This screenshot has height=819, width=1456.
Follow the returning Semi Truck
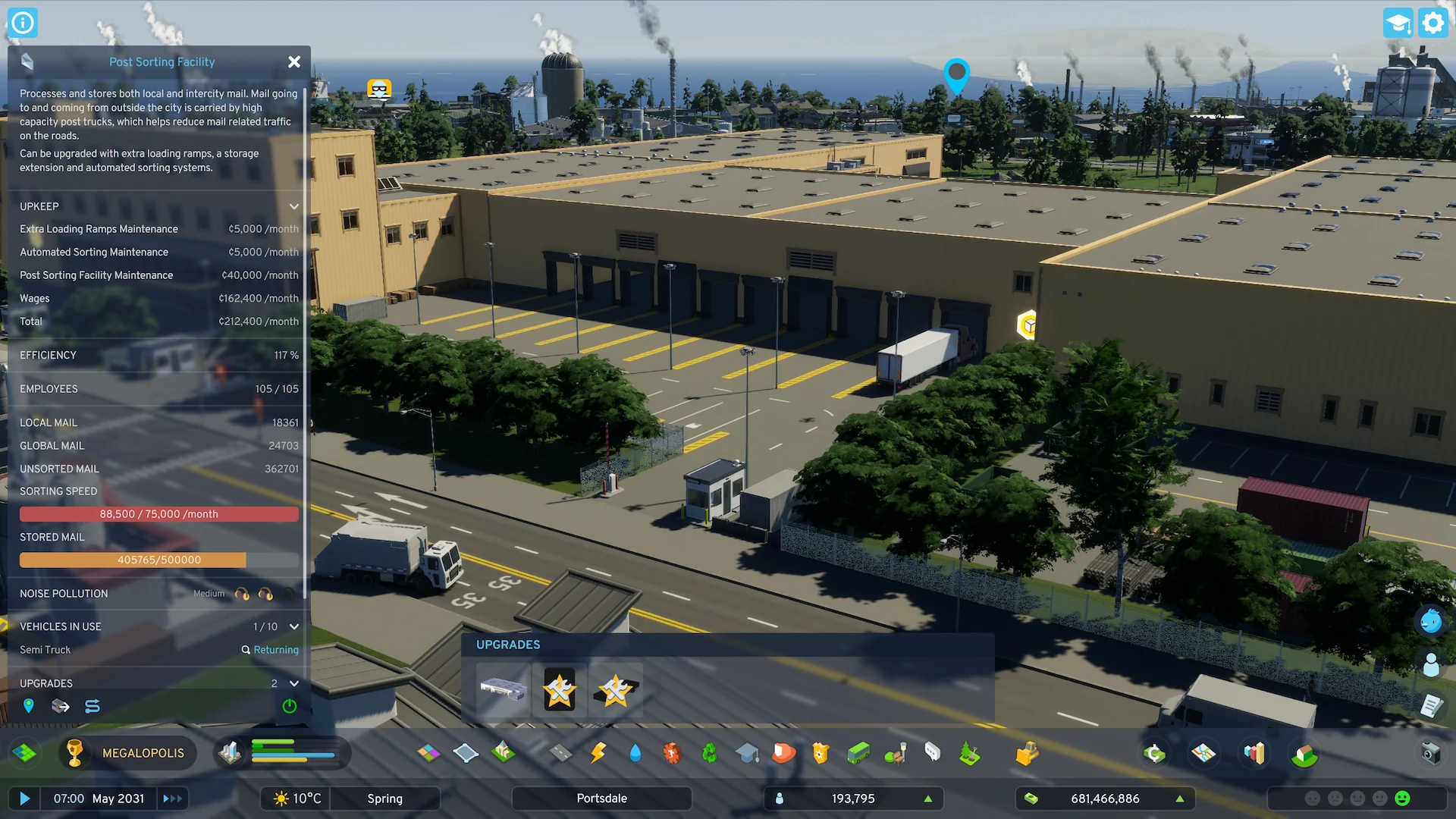point(270,650)
